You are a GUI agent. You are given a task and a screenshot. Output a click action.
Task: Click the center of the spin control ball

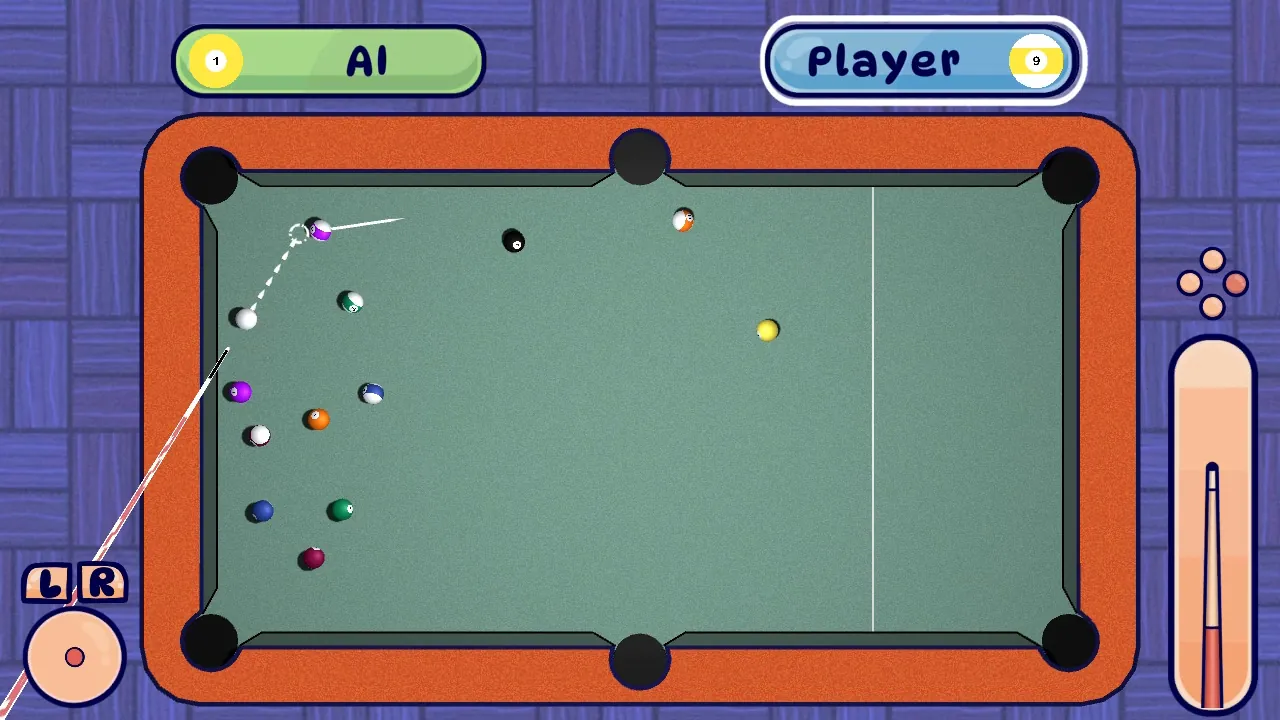[x=74, y=657]
